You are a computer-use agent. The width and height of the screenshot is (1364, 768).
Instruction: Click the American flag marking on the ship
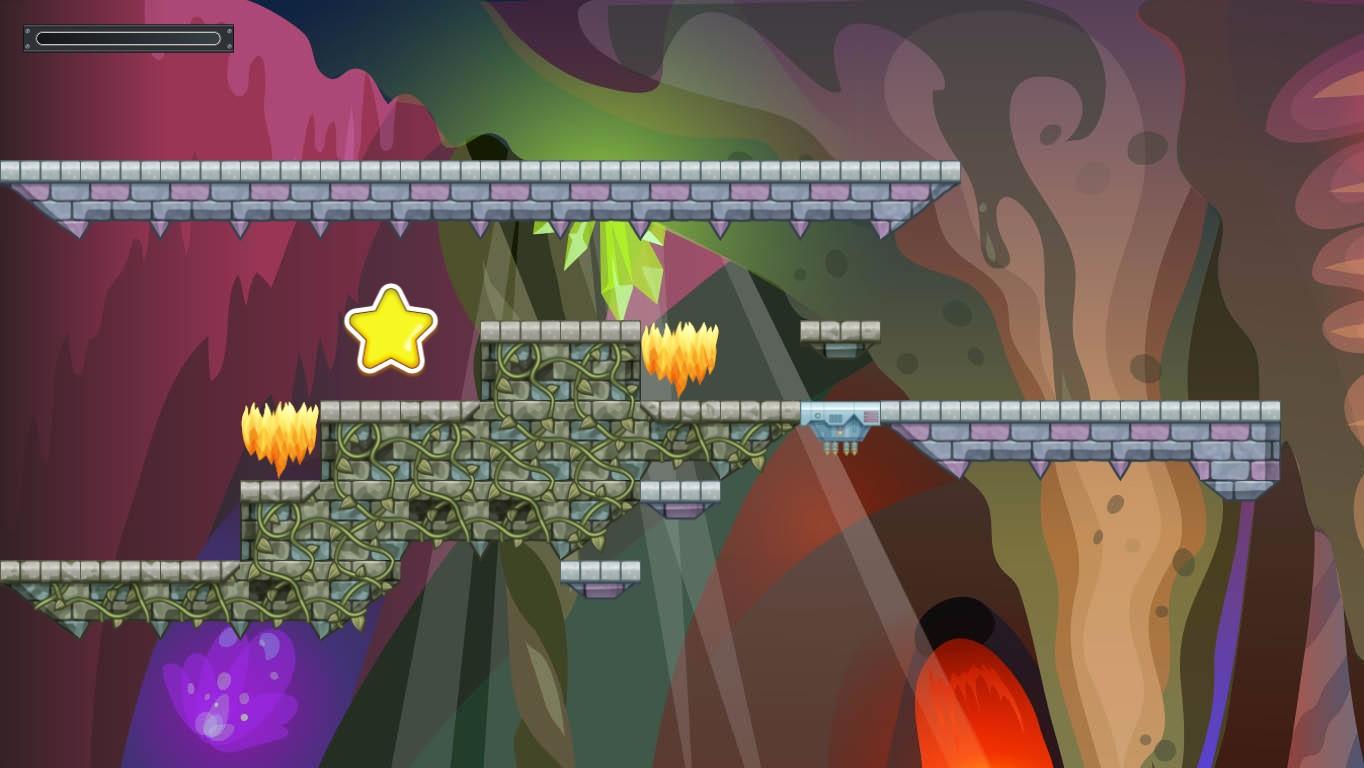[x=871, y=416]
